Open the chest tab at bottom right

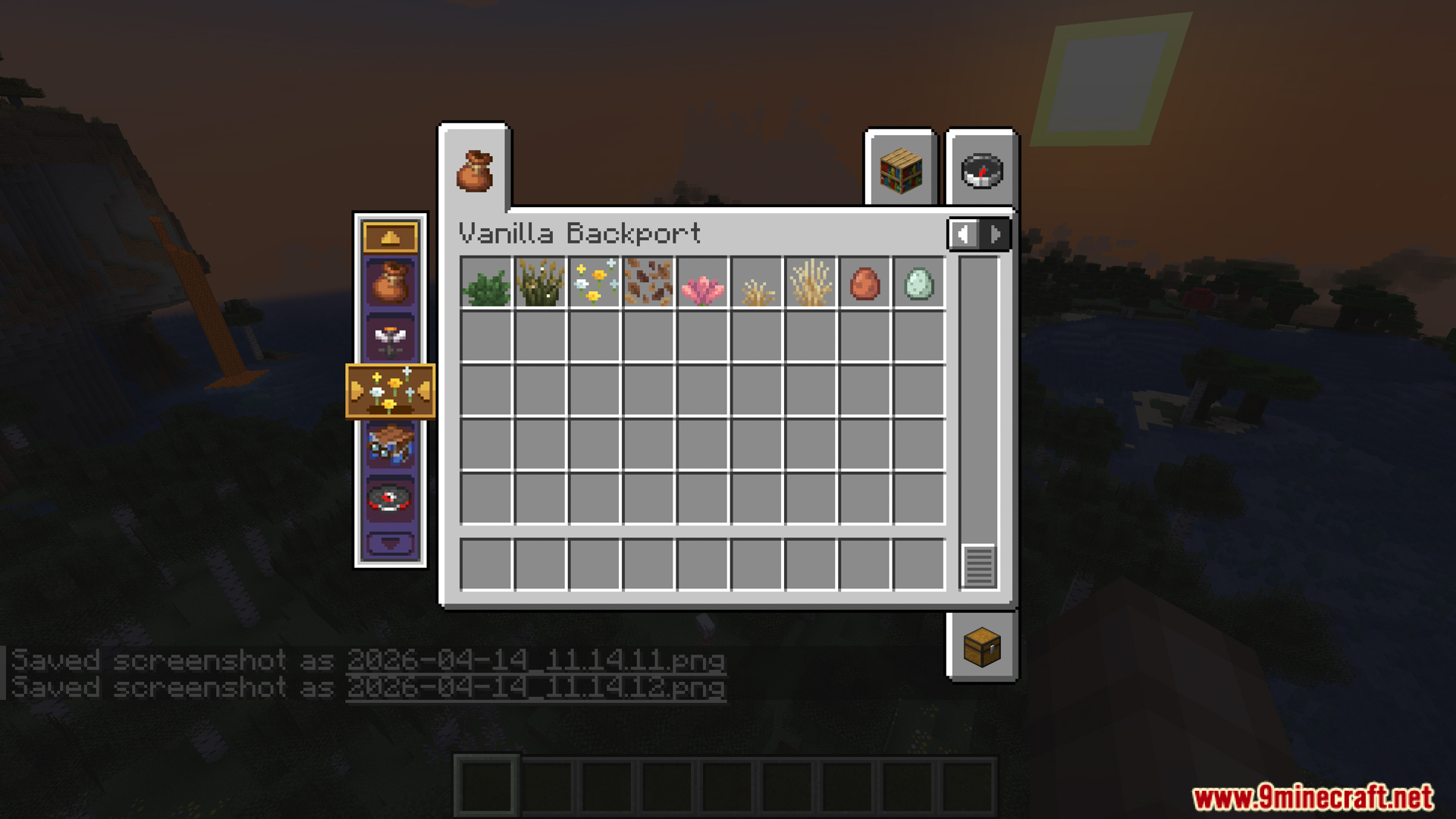coord(981,646)
